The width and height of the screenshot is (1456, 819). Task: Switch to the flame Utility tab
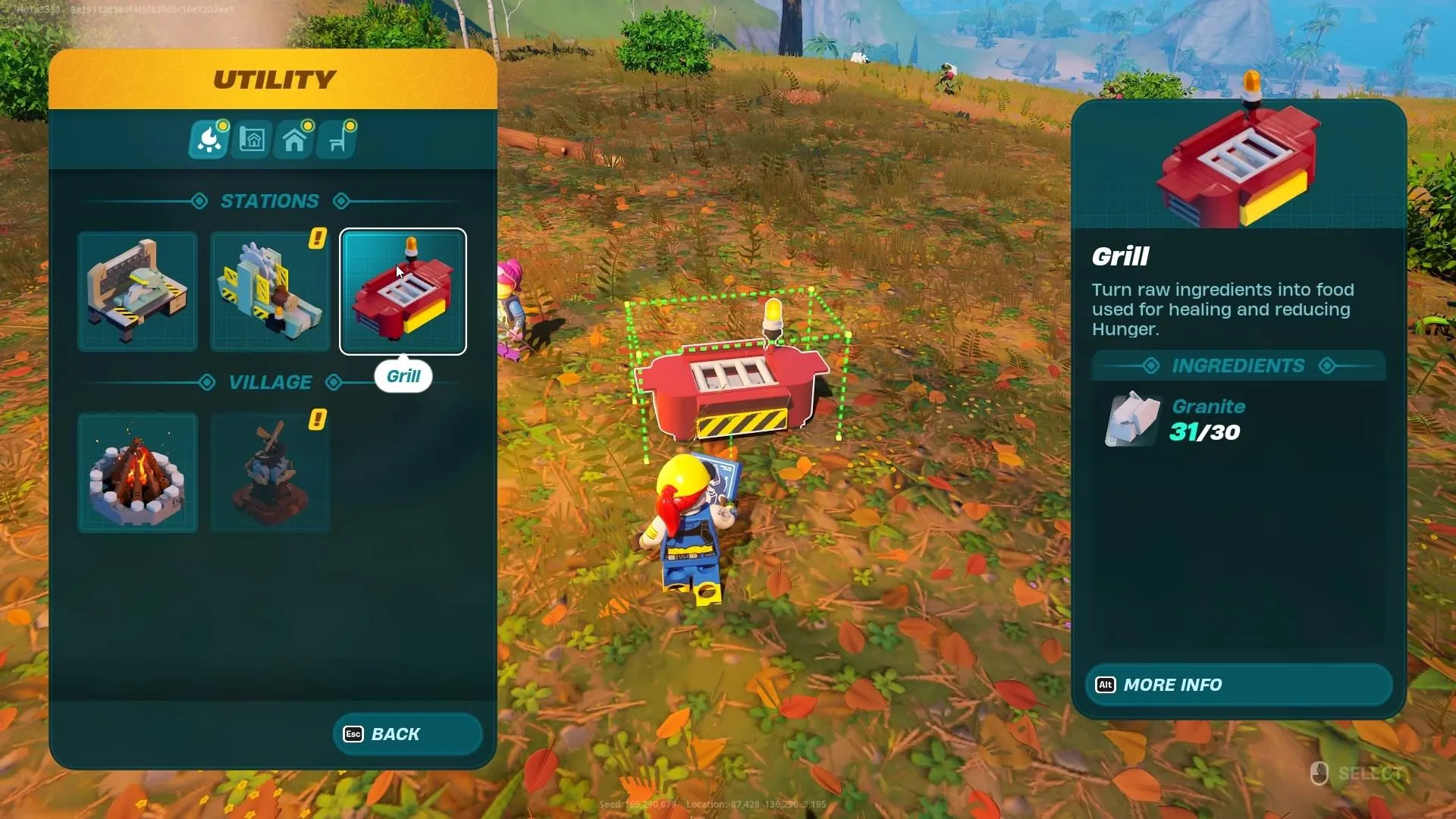pyautogui.click(x=209, y=140)
